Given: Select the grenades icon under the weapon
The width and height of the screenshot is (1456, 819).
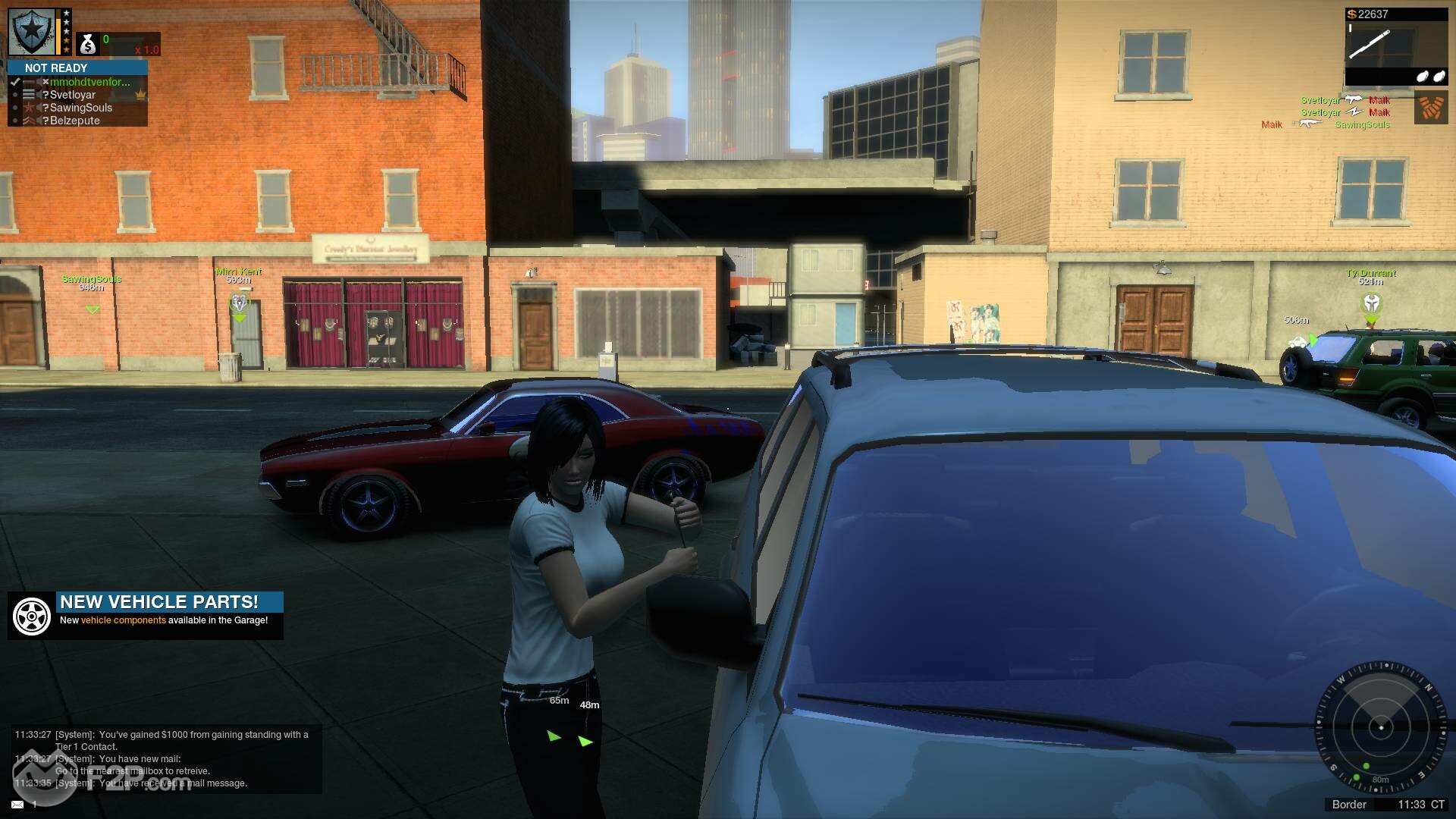Looking at the screenshot, I should coord(1429,77).
